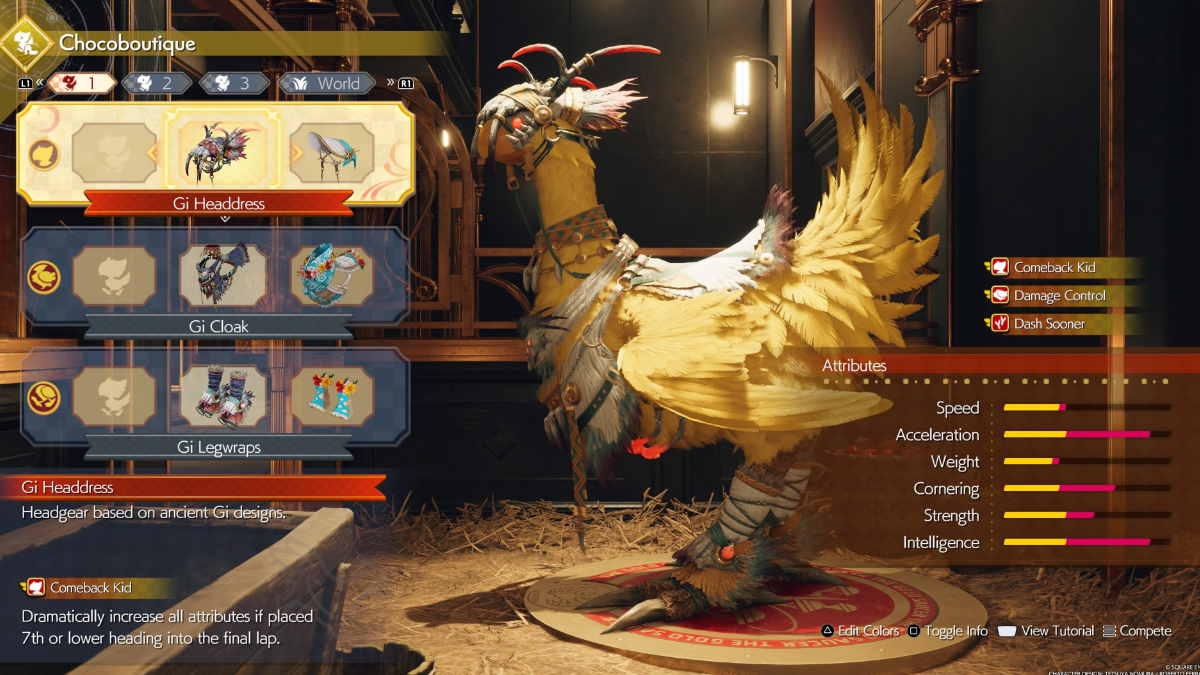
Task: Show Dash Sooner ability details
Action: (1049, 323)
